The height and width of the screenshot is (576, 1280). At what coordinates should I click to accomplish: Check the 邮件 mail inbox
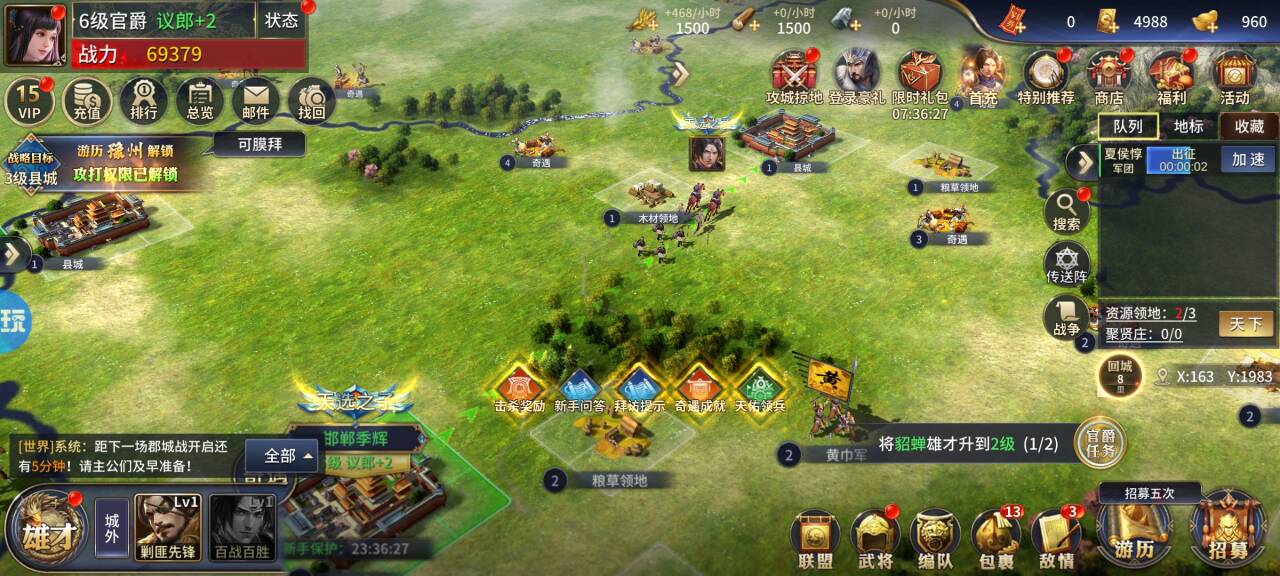256,100
